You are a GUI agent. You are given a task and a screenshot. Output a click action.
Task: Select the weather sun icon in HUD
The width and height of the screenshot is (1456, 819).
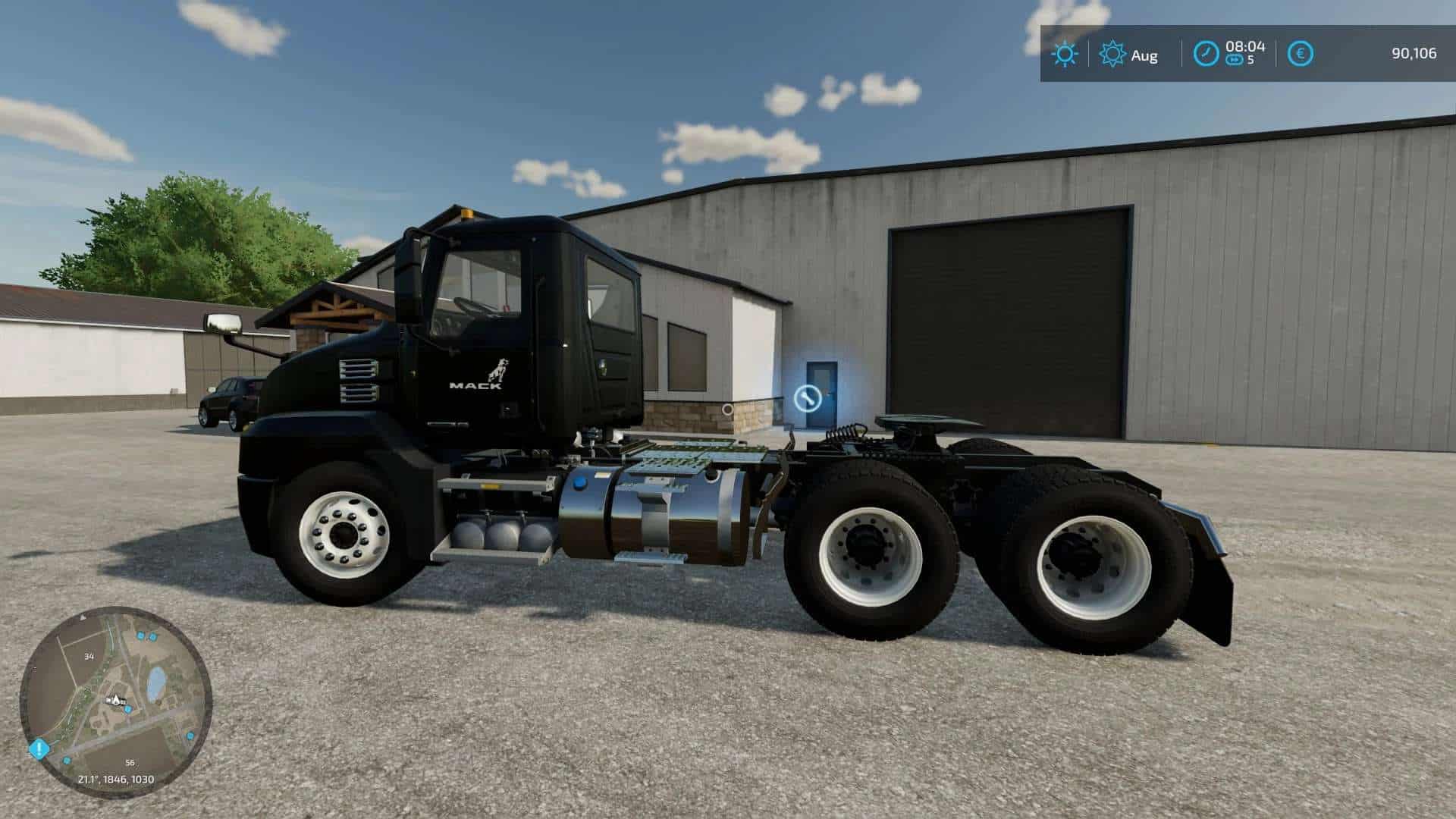click(x=1065, y=52)
